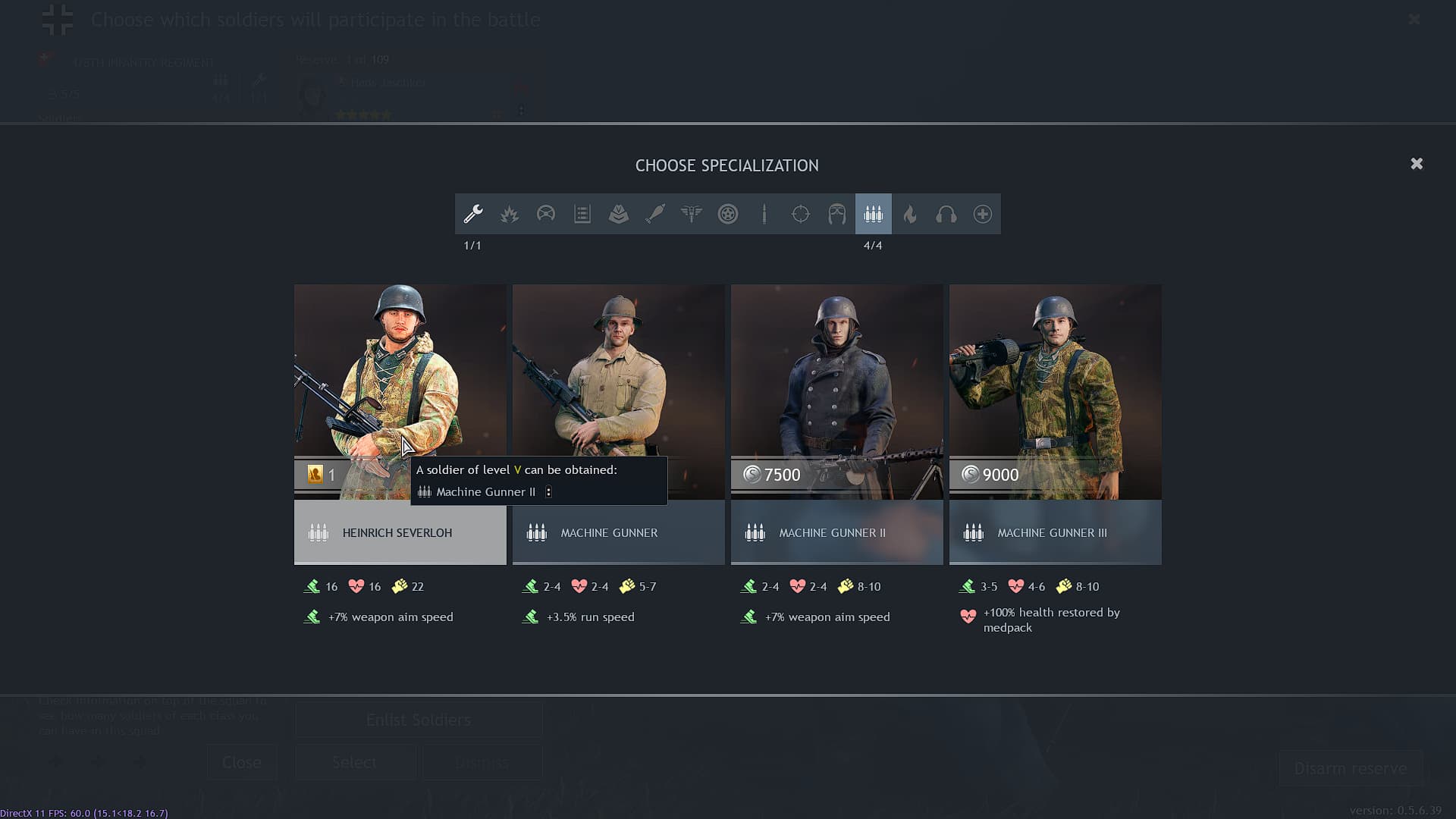Select the flametrooper flame specialization icon
Viewport: 1456px width, 819px height.
point(909,214)
